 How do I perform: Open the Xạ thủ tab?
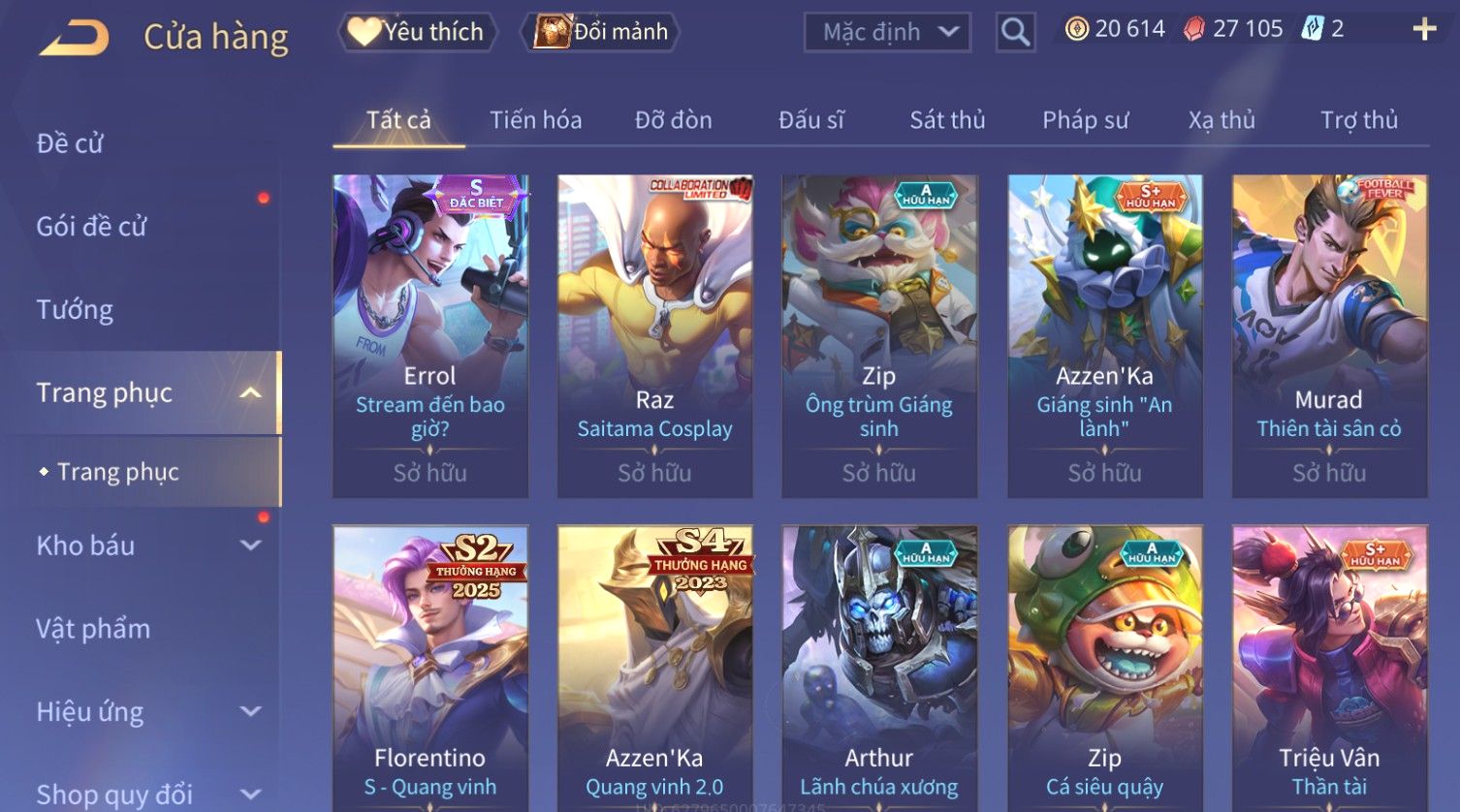(x=1222, y=120)
